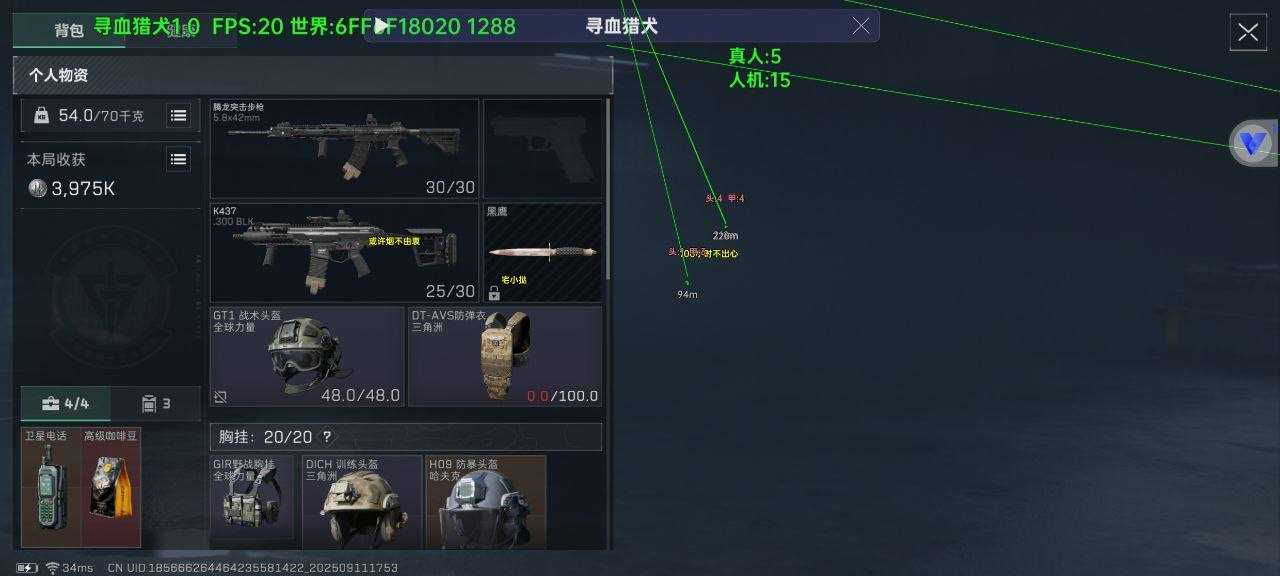The width and height of the screenshot is (1280, 576).
Task: Switch to the backpack tab showing 3
Action: click(155, 404)
